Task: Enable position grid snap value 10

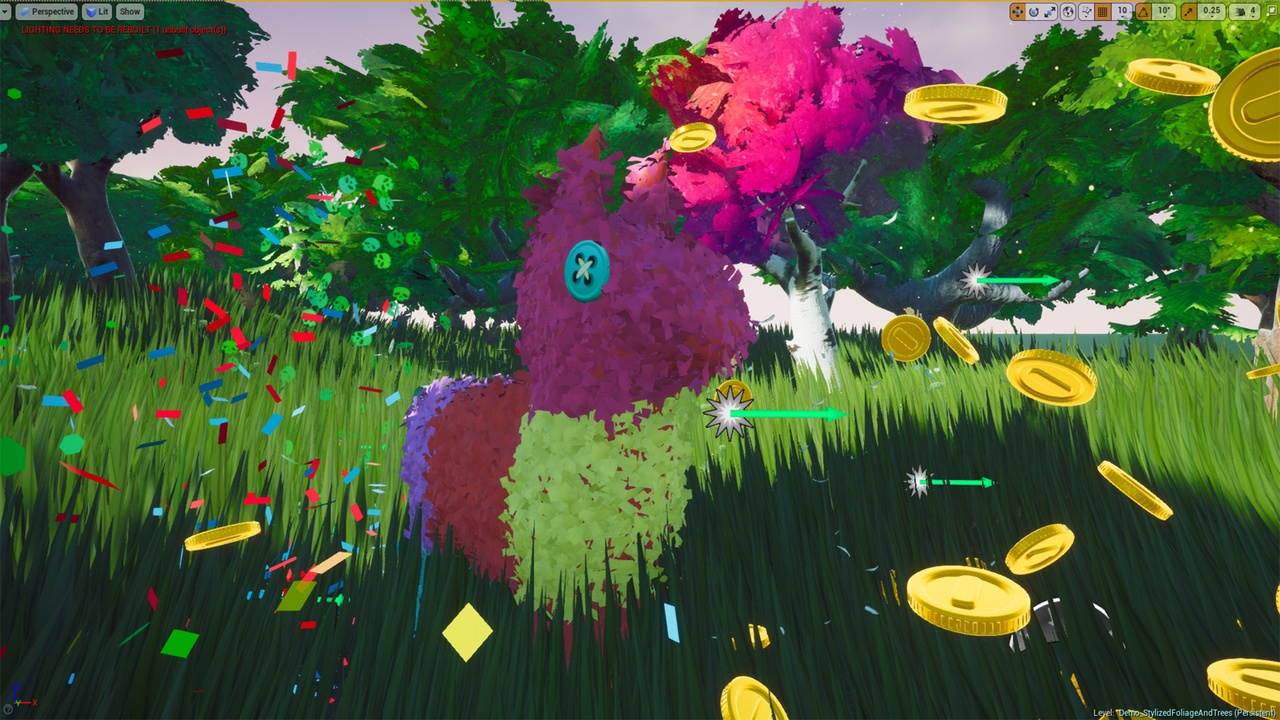Action: click(1122, 11)
